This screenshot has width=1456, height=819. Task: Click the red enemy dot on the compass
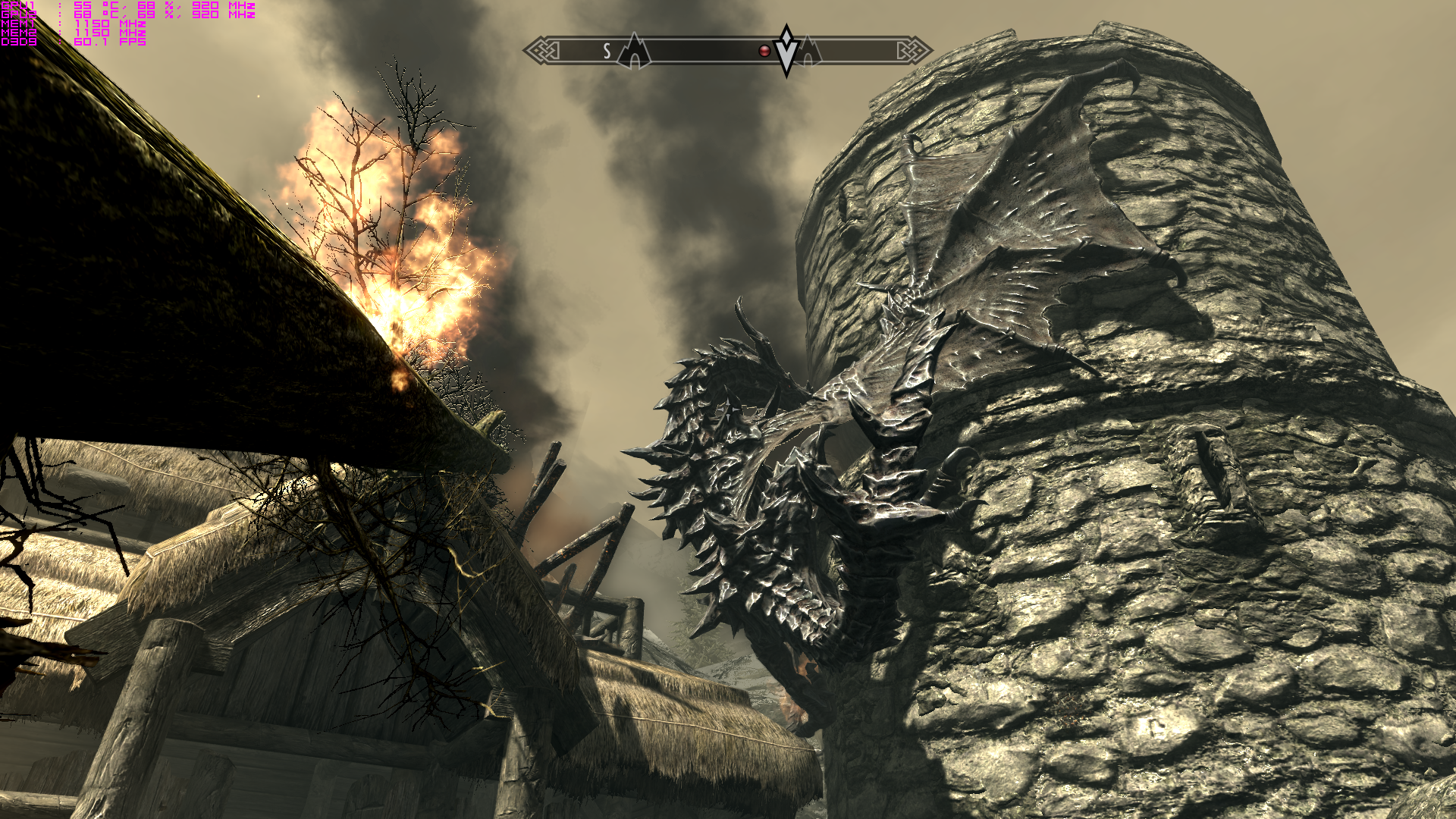click(764, 51)
